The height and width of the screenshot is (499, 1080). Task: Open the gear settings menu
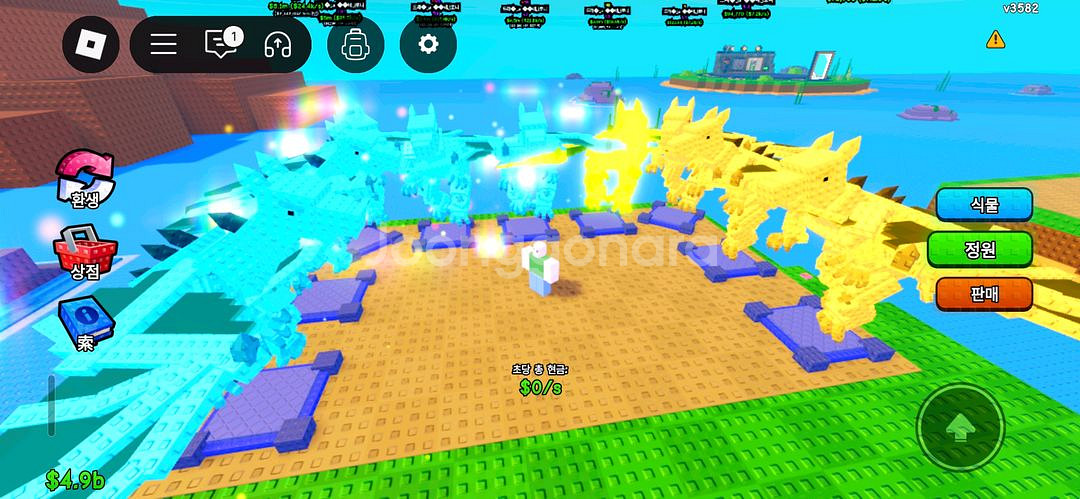428,44
